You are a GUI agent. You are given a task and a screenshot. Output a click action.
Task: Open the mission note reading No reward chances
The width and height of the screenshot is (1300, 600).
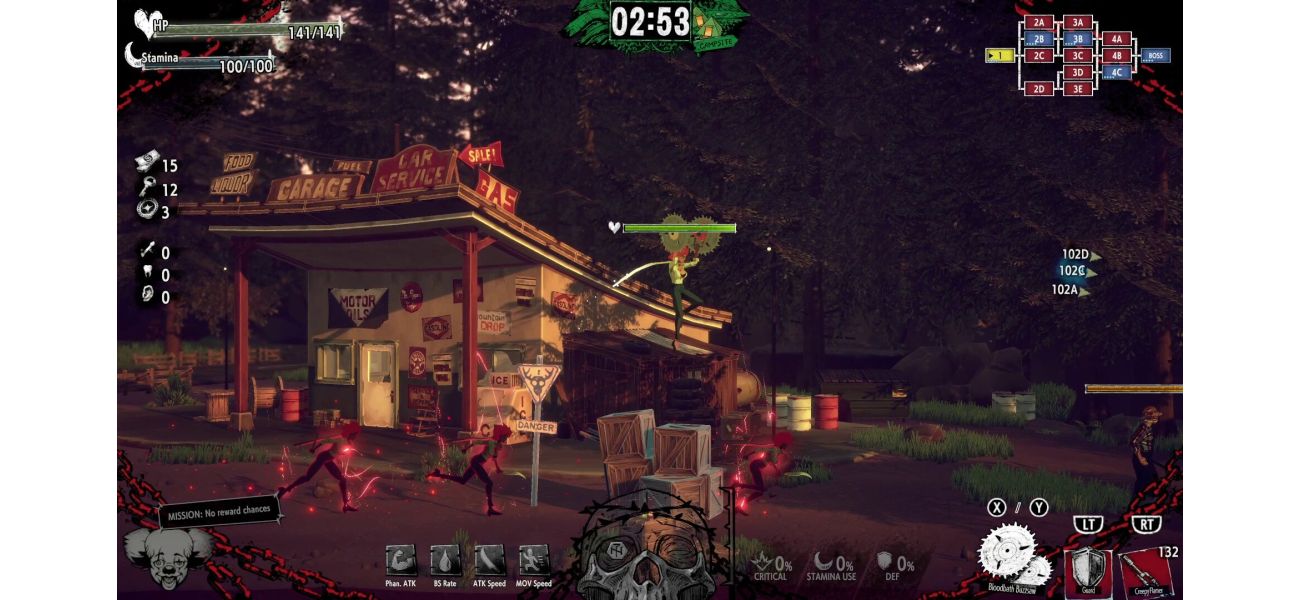pyautogui.click(x=216, y=511)
